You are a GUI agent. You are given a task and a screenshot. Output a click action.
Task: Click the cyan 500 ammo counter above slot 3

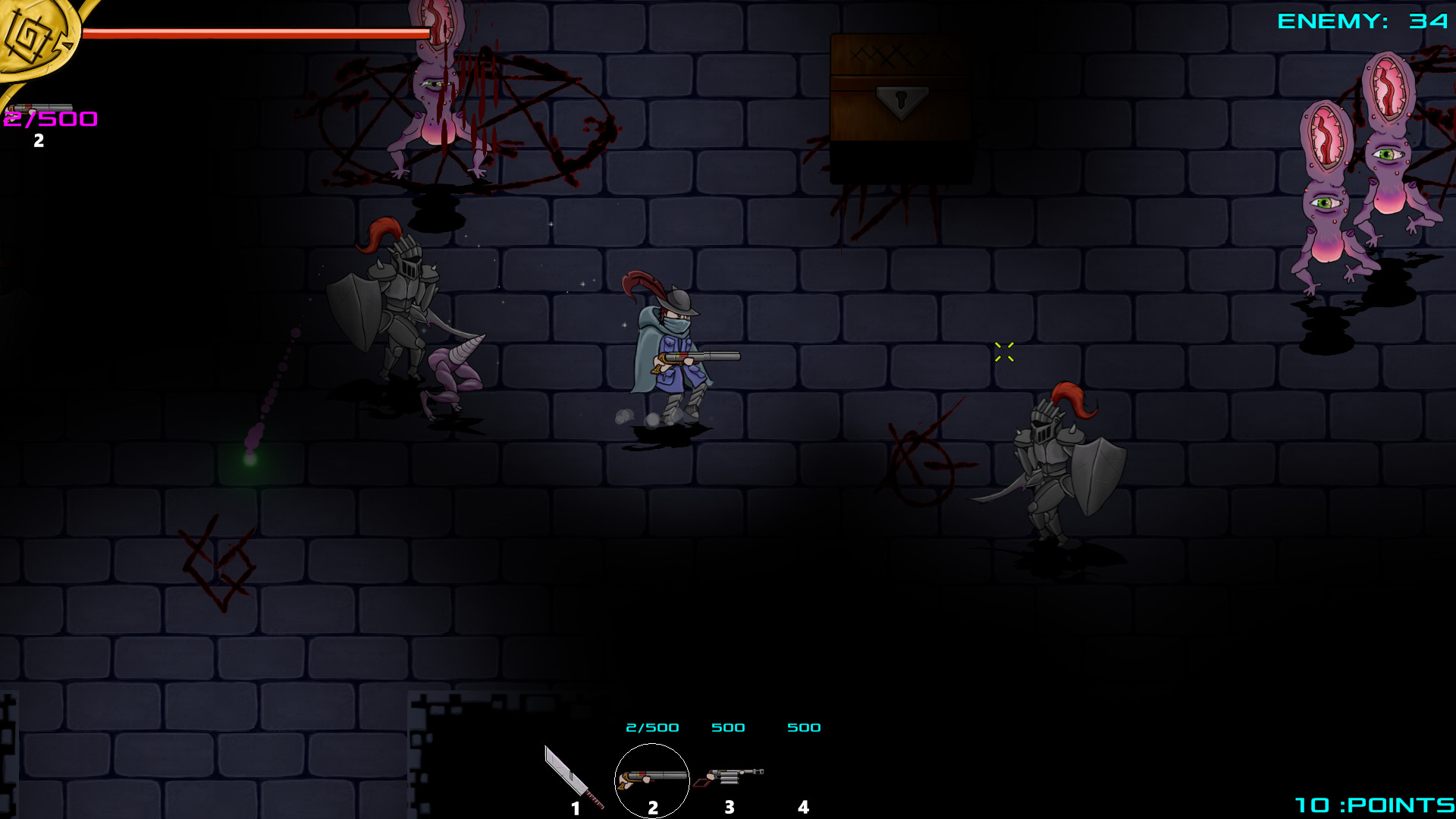(x=728, y=726)
